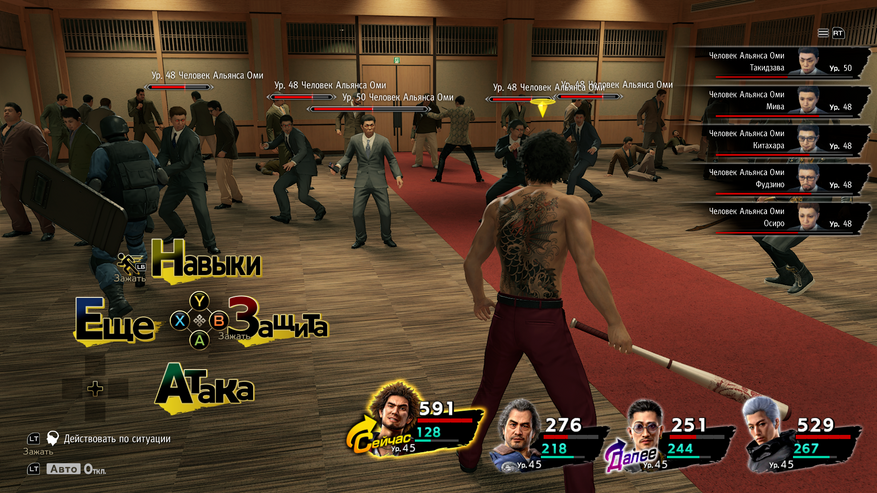Image resolution: width=877 pixels, height=493 pixels.
Task: Open the Еще (More) command
Action: pyautogui.click(x=115, y=324)
